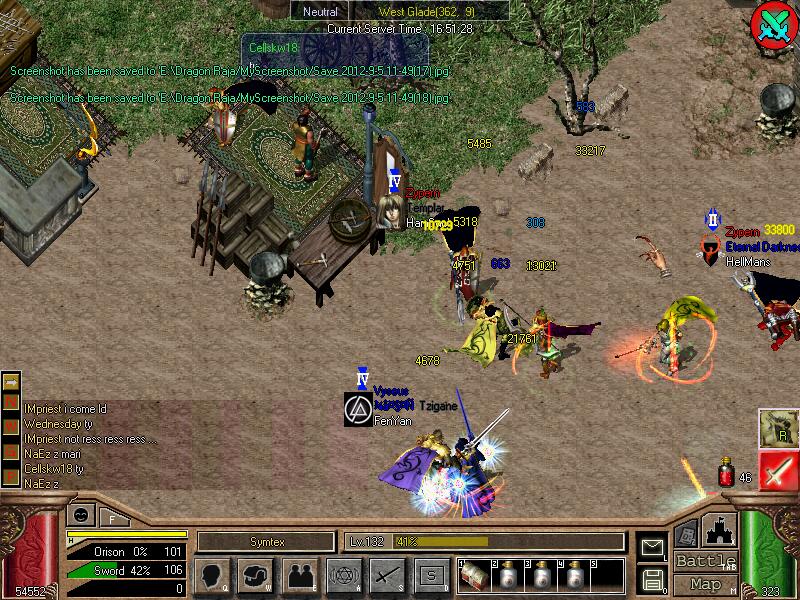Open the Map button
Viewport: 800px width, 600px height.
coord(706,584)
